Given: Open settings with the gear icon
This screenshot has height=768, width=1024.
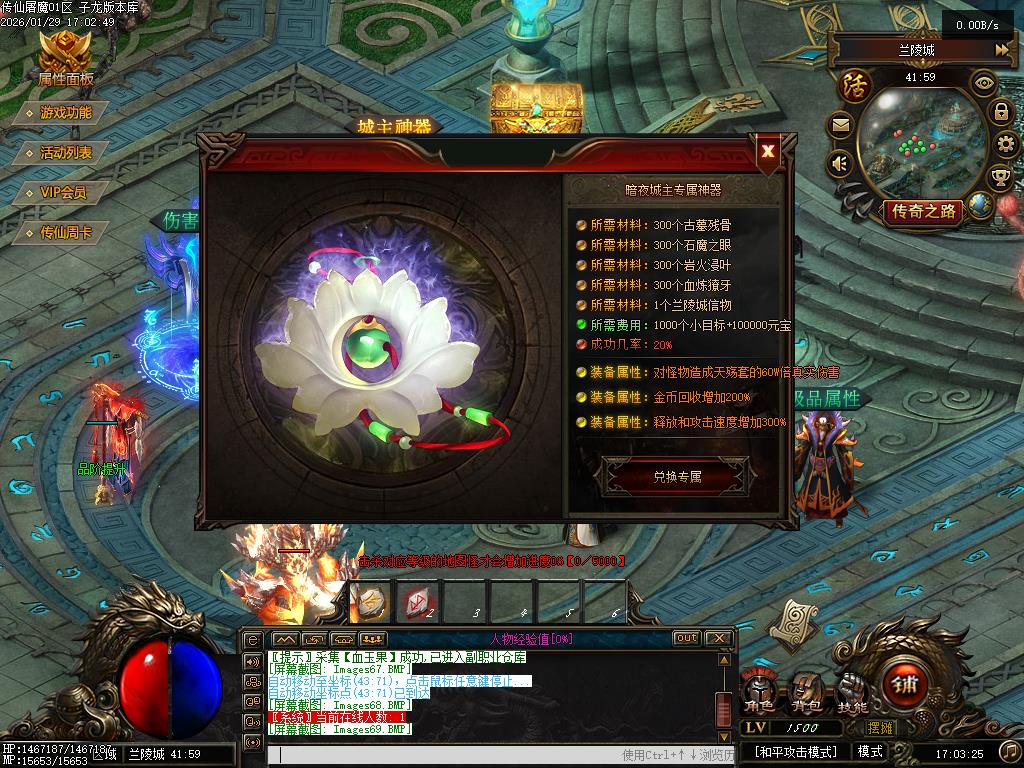Looking at the screenshot, I should (x=1005, y=146).
